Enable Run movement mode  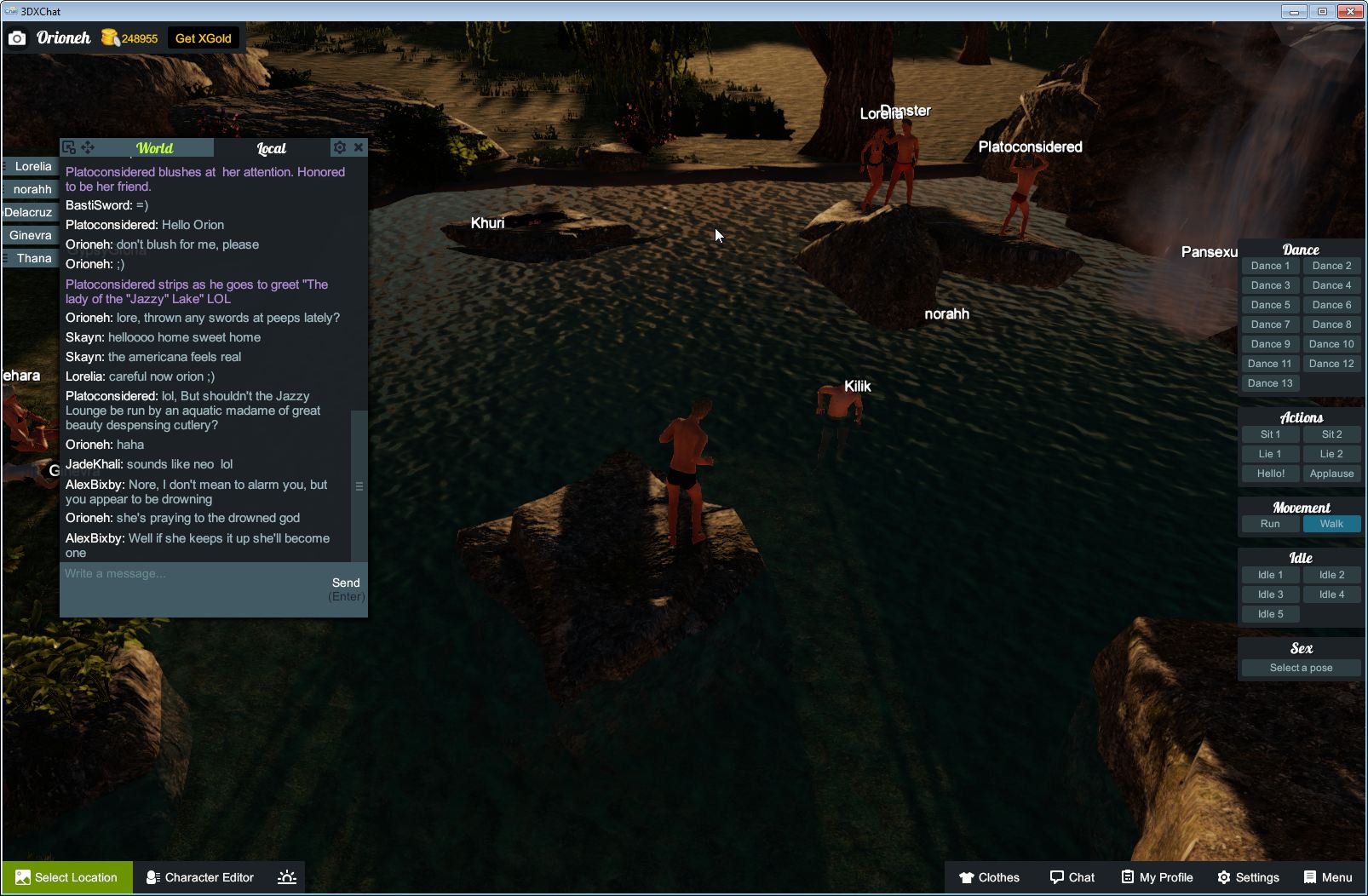click(x=1270, y=524)
